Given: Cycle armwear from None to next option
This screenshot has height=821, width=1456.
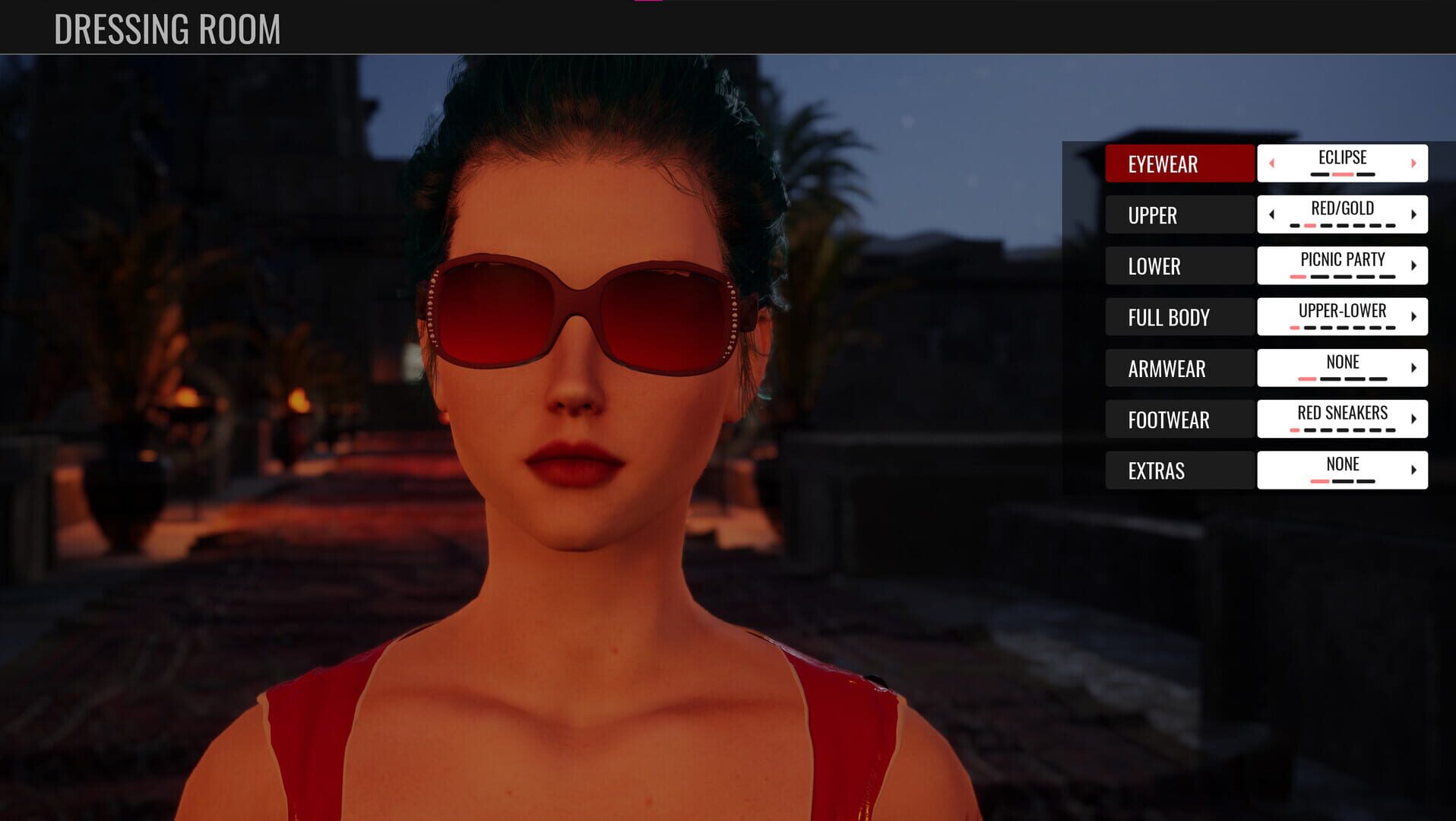Looking at the screenshot, I should tap(1413, 368).
